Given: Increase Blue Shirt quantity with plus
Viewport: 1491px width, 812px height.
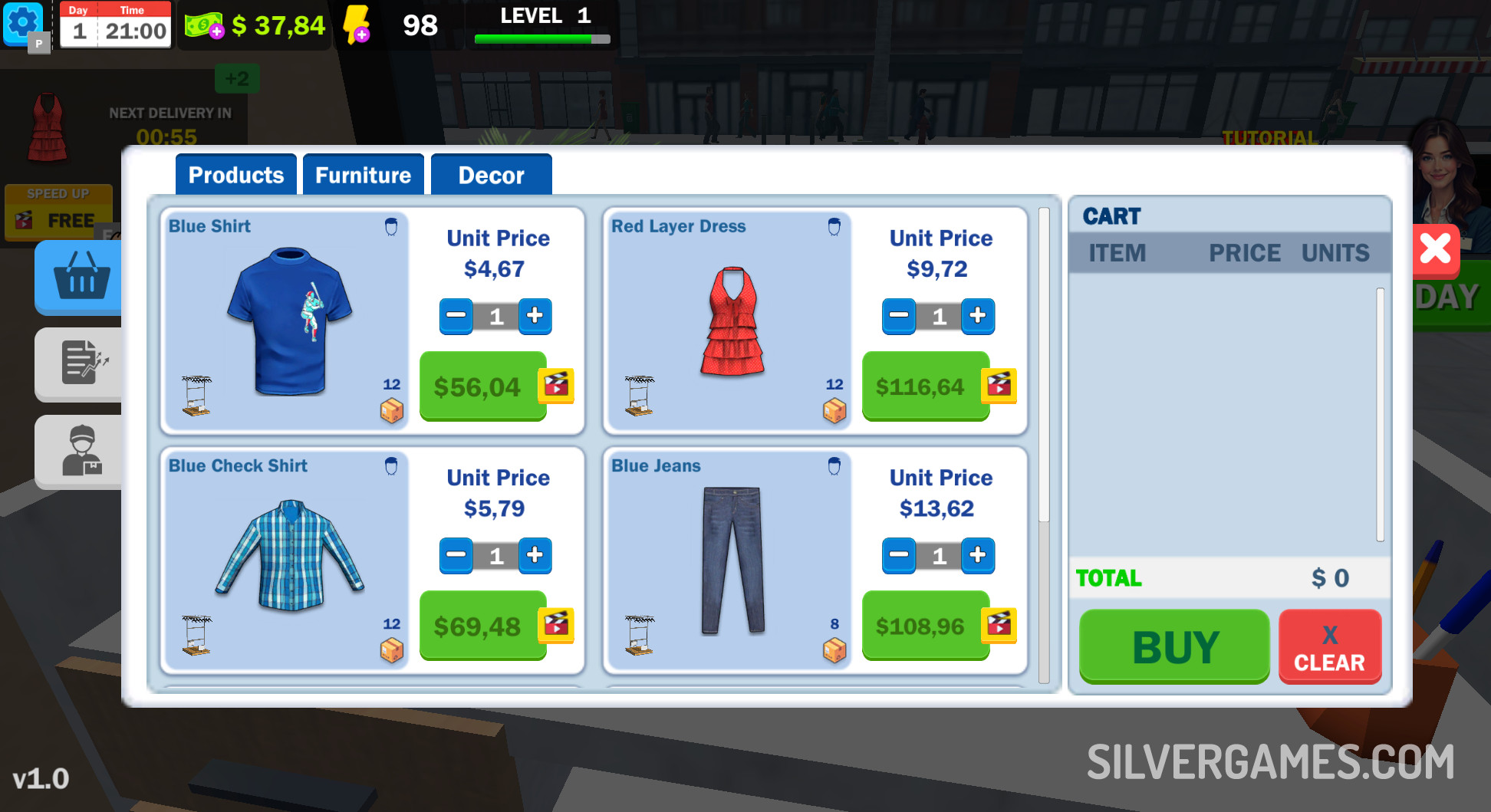Looking at the screenshot, I should [535, 316].
